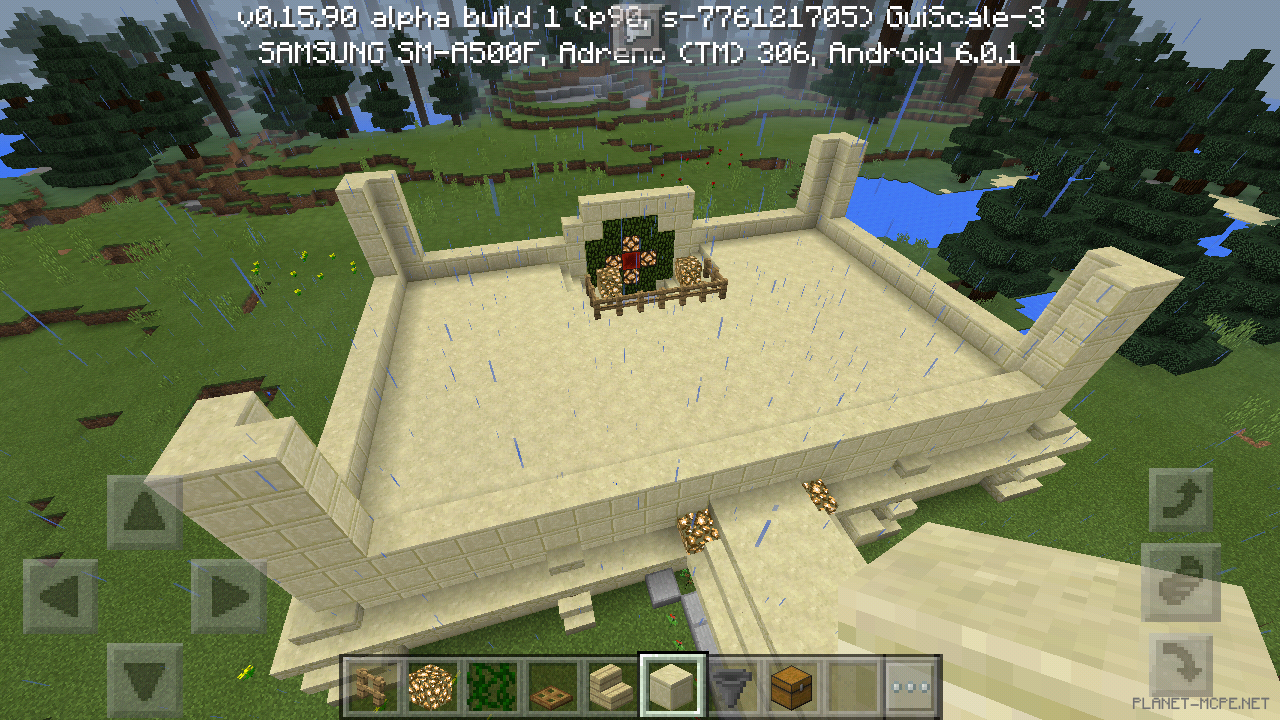Pick the sandstone stairs slot
Image resolution: width=1280 pixels, height=720 pixels.
(x=611, y=686)
